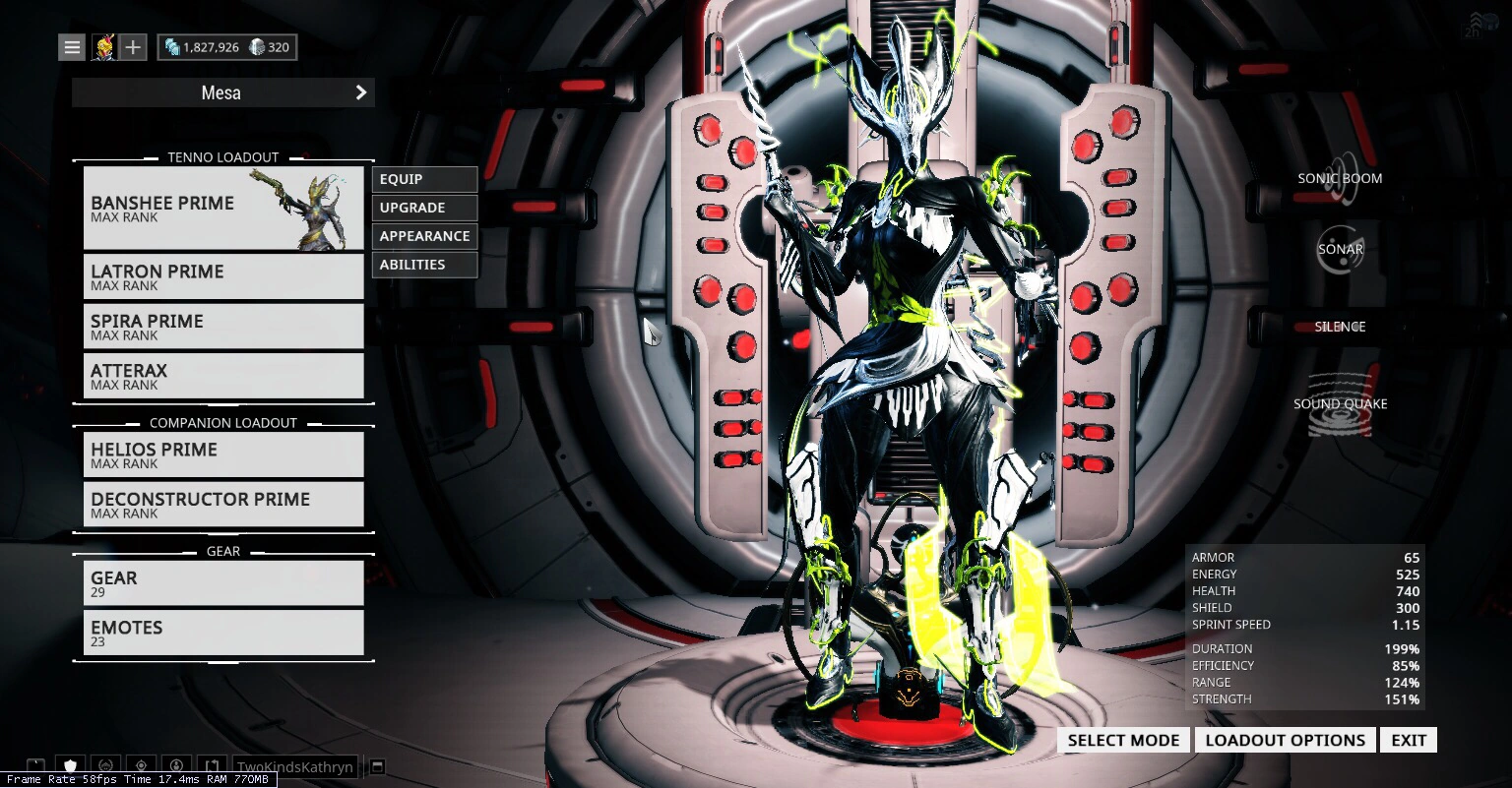Open the Sonar ability details
The height and width of the screenshot is (788, 1512).
[x=1340, y=249]
